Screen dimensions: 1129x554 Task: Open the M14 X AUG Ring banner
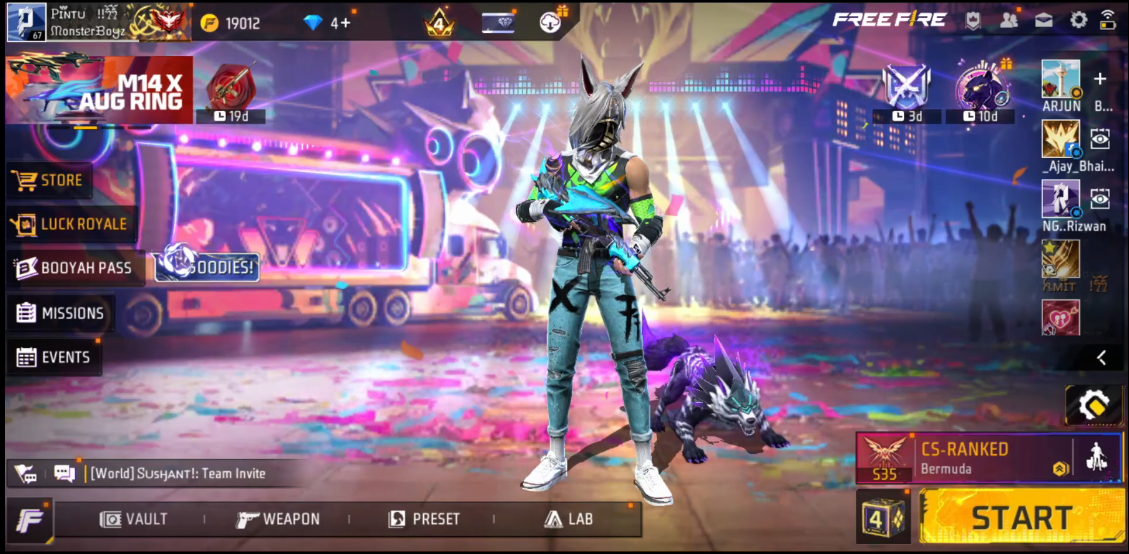(99, 90)
